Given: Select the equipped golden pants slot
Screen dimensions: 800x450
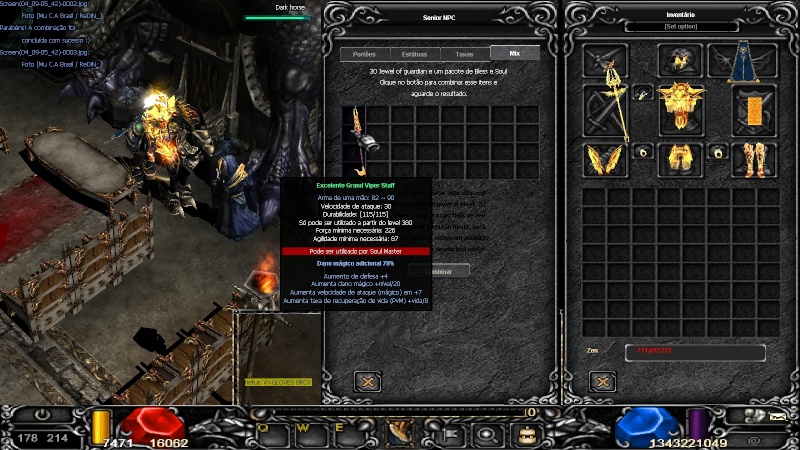Looking at the screenshot, I should 680,158.
